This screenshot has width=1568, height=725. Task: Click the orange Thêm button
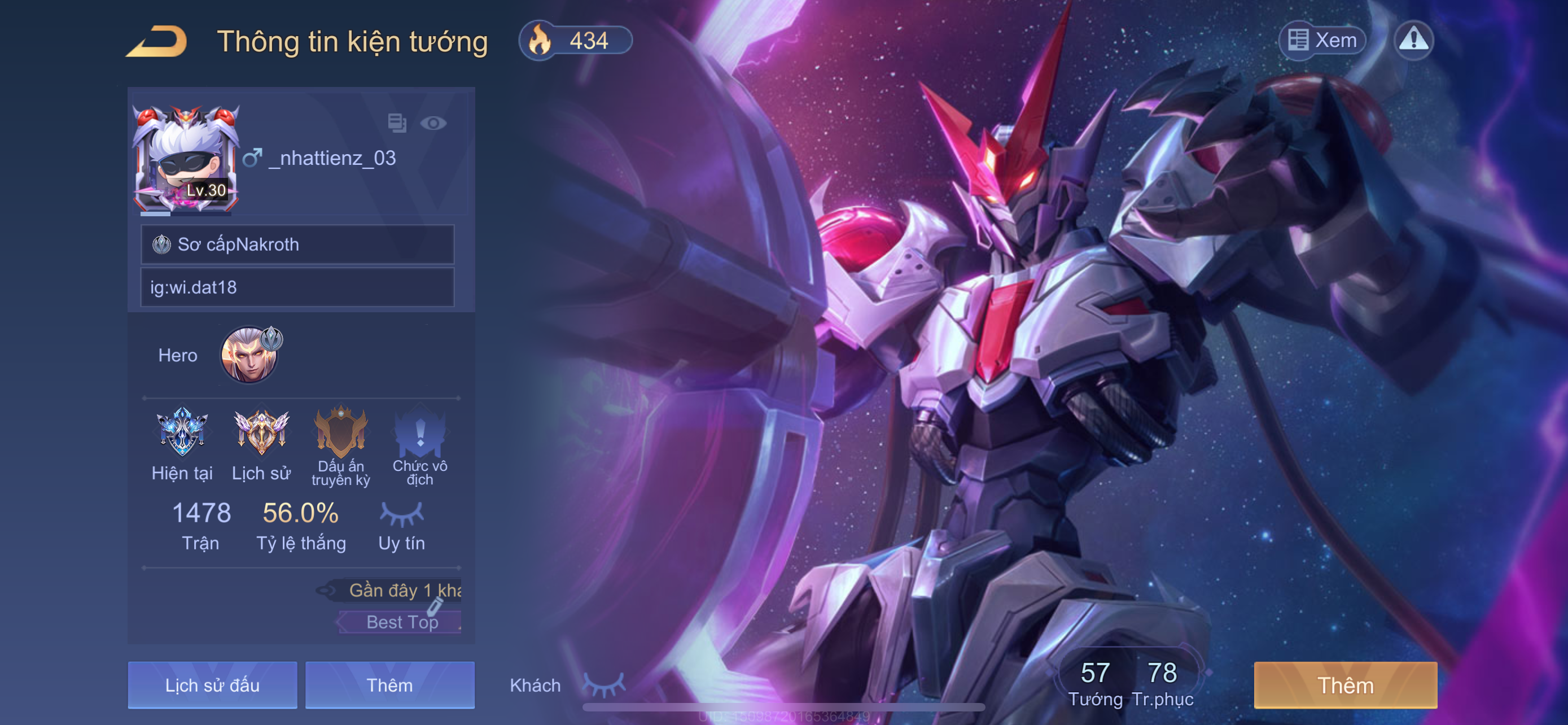coord(1345,685)
